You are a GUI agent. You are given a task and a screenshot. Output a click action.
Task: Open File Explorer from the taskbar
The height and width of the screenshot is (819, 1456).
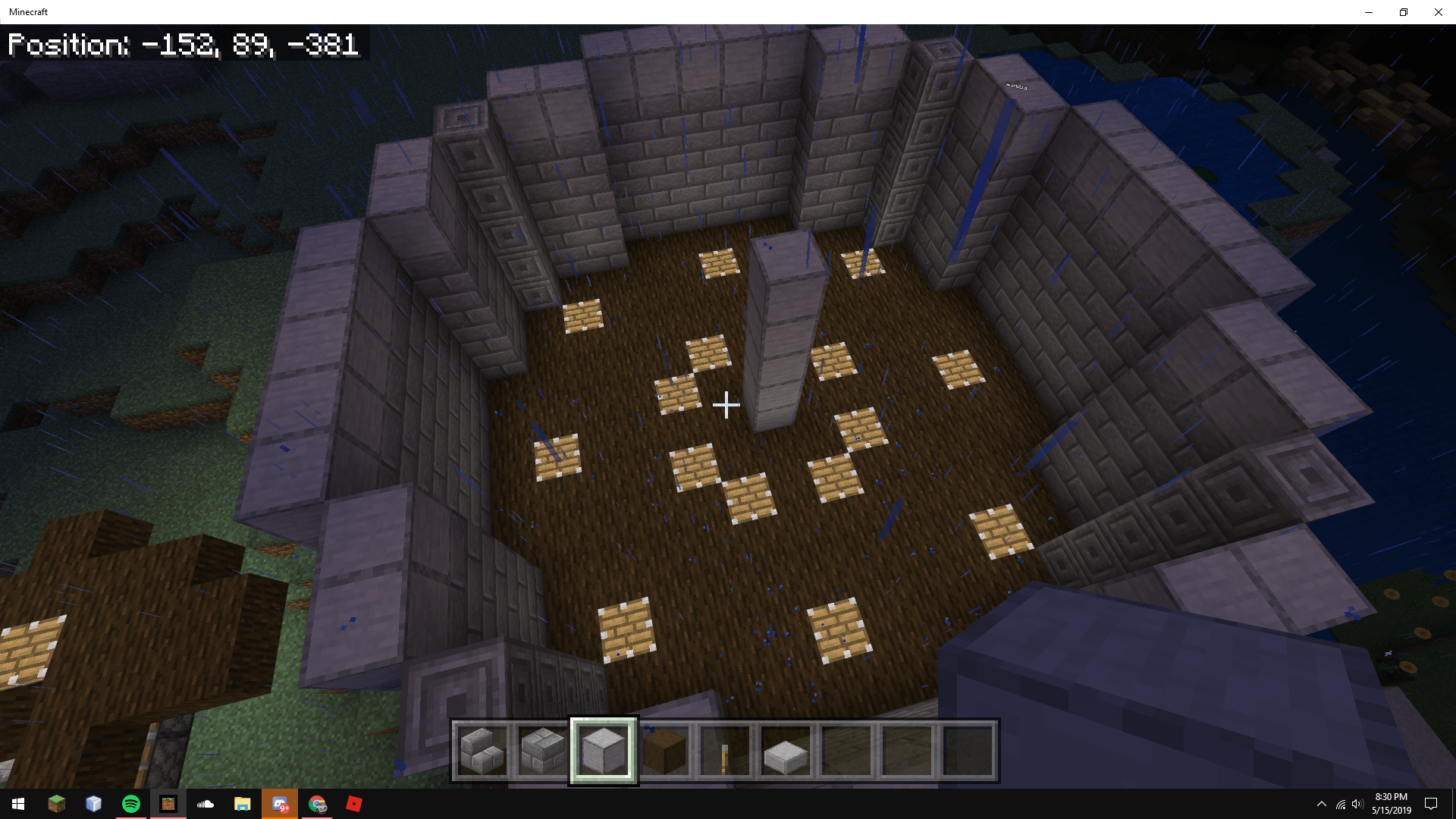click(x=243, y=804)
